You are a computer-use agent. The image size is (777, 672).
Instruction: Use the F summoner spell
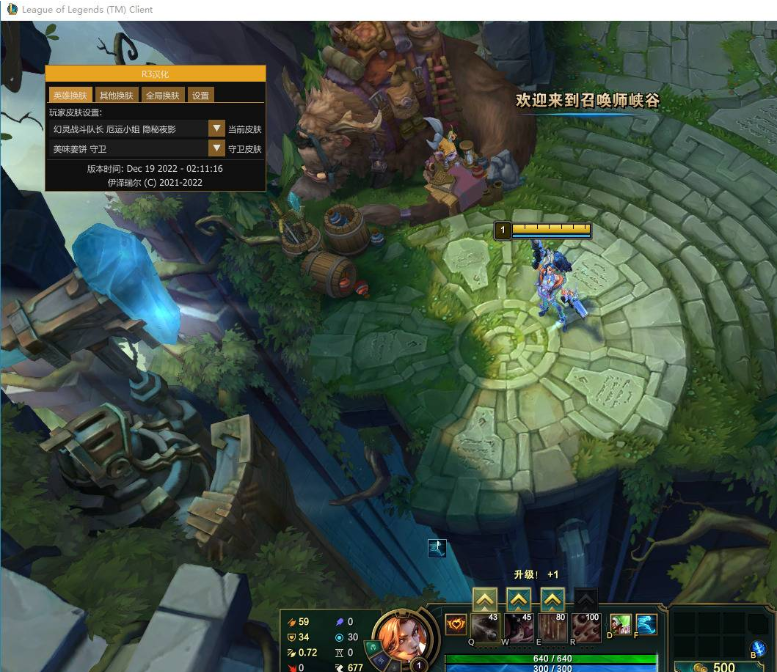[x=646, y=626]
